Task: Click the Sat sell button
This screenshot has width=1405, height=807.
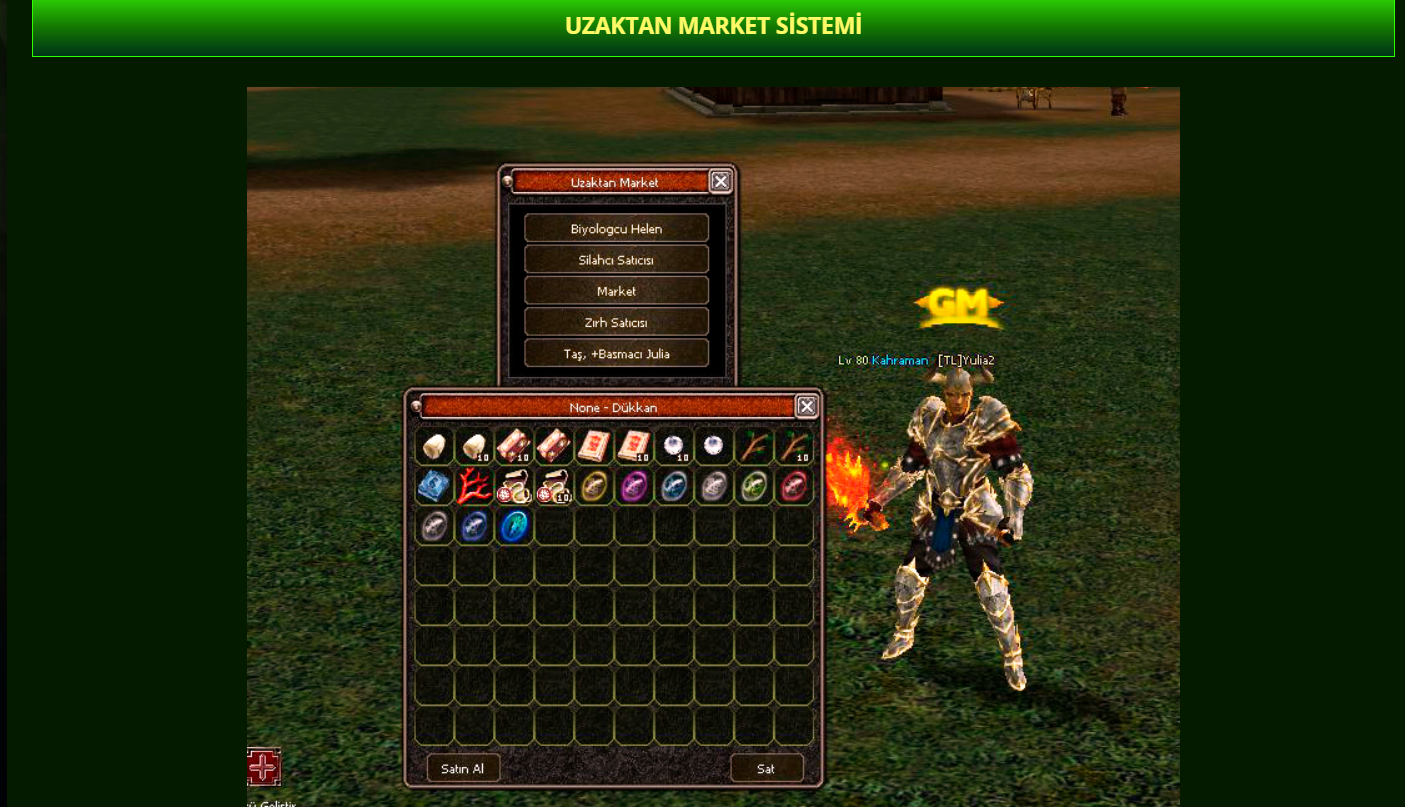Action: coord(766,768)
